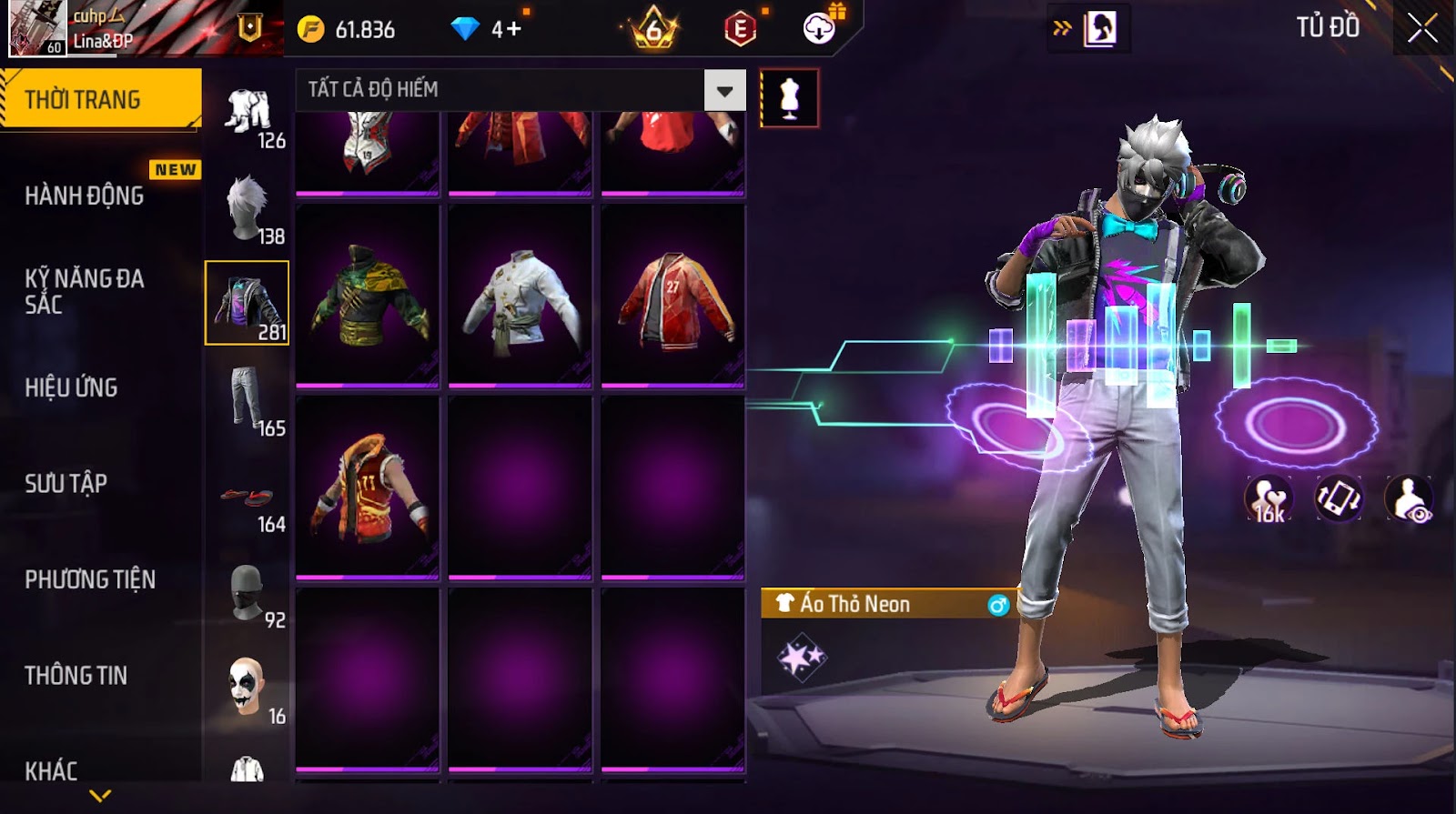Toggle the mannequin preview button

789,98
